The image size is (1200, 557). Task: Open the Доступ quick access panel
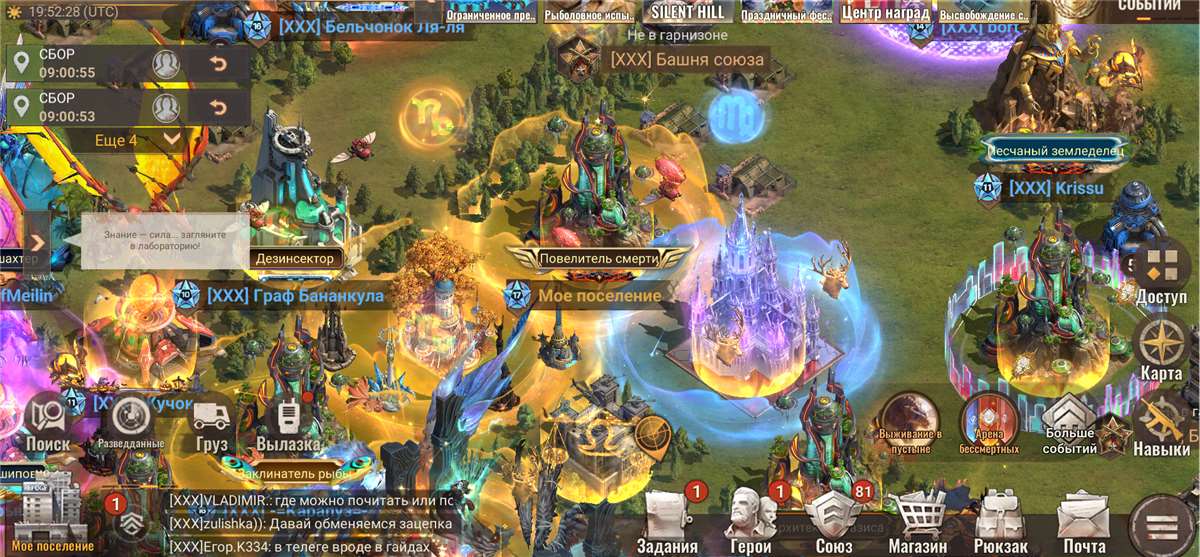[1163, 270]
